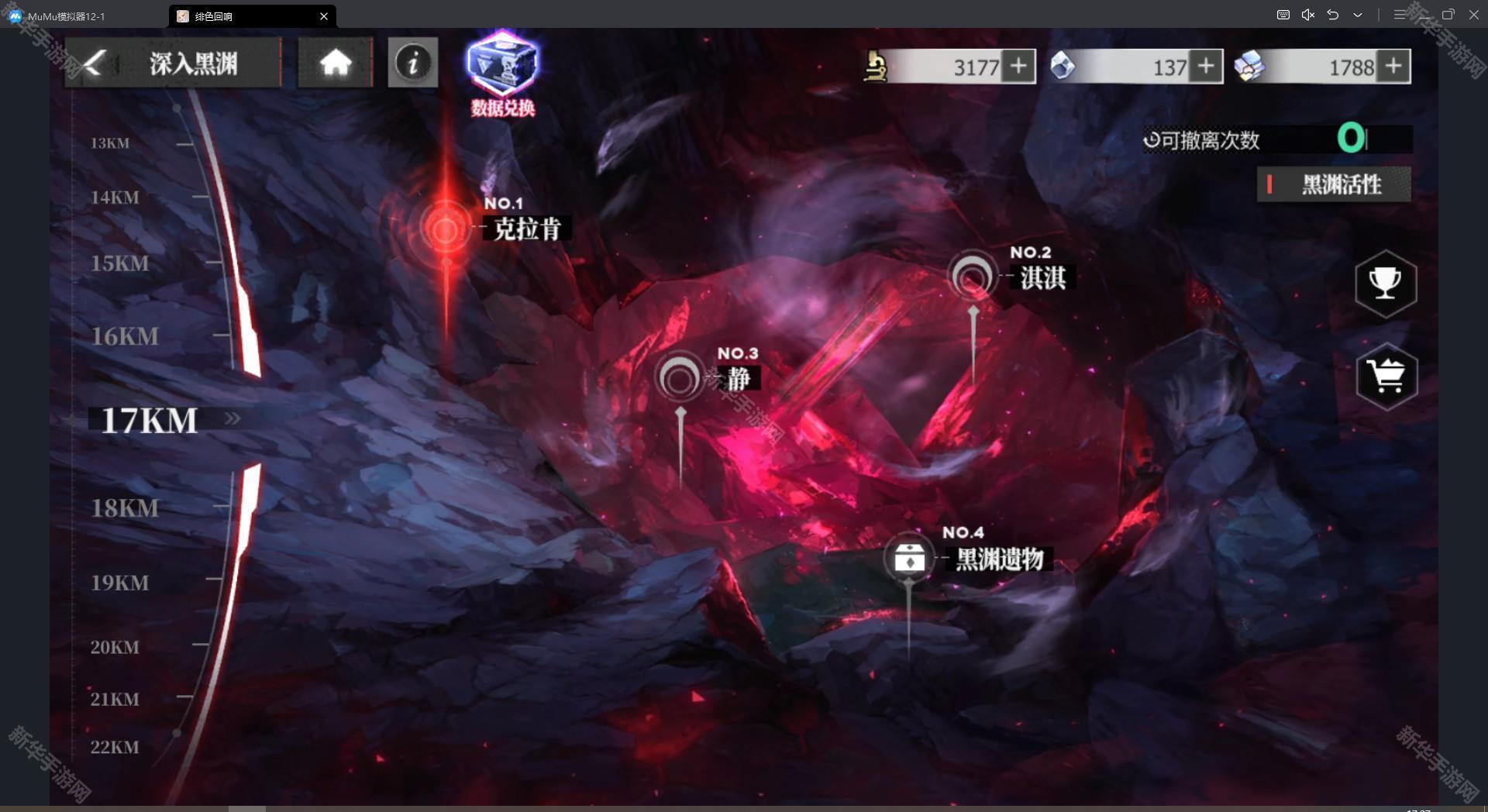
Task: Select the 13KM depth marker
Action: pyautogui.click(x=110, y=143)
